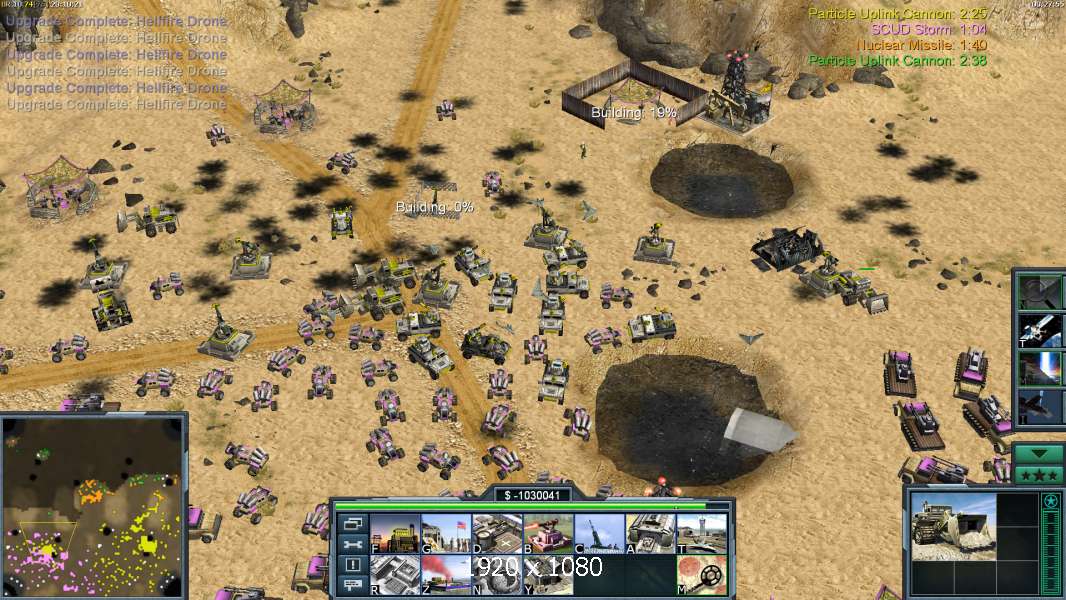
Task: Select the laser defense turret icon (B)
Action: tap(548, 534)
